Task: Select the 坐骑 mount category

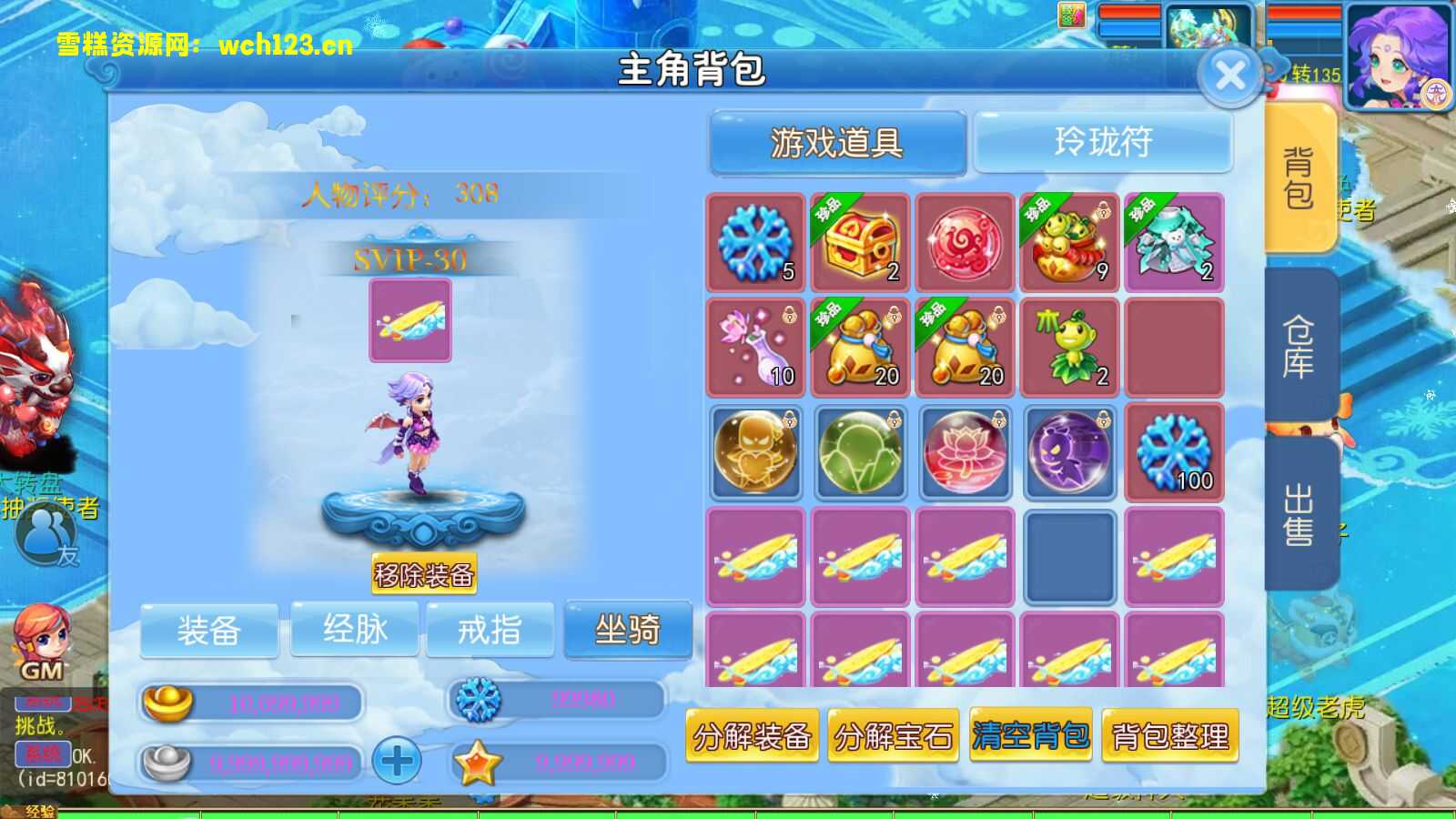Action: click(628, 630)
